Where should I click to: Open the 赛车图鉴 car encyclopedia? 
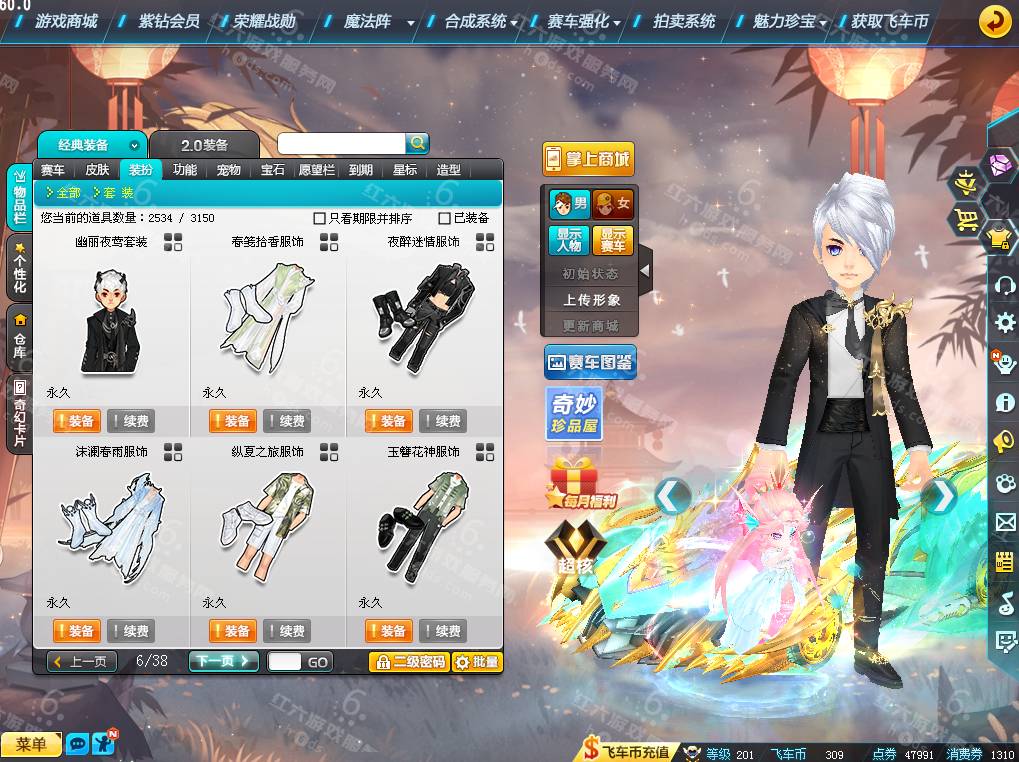[590, 362]
